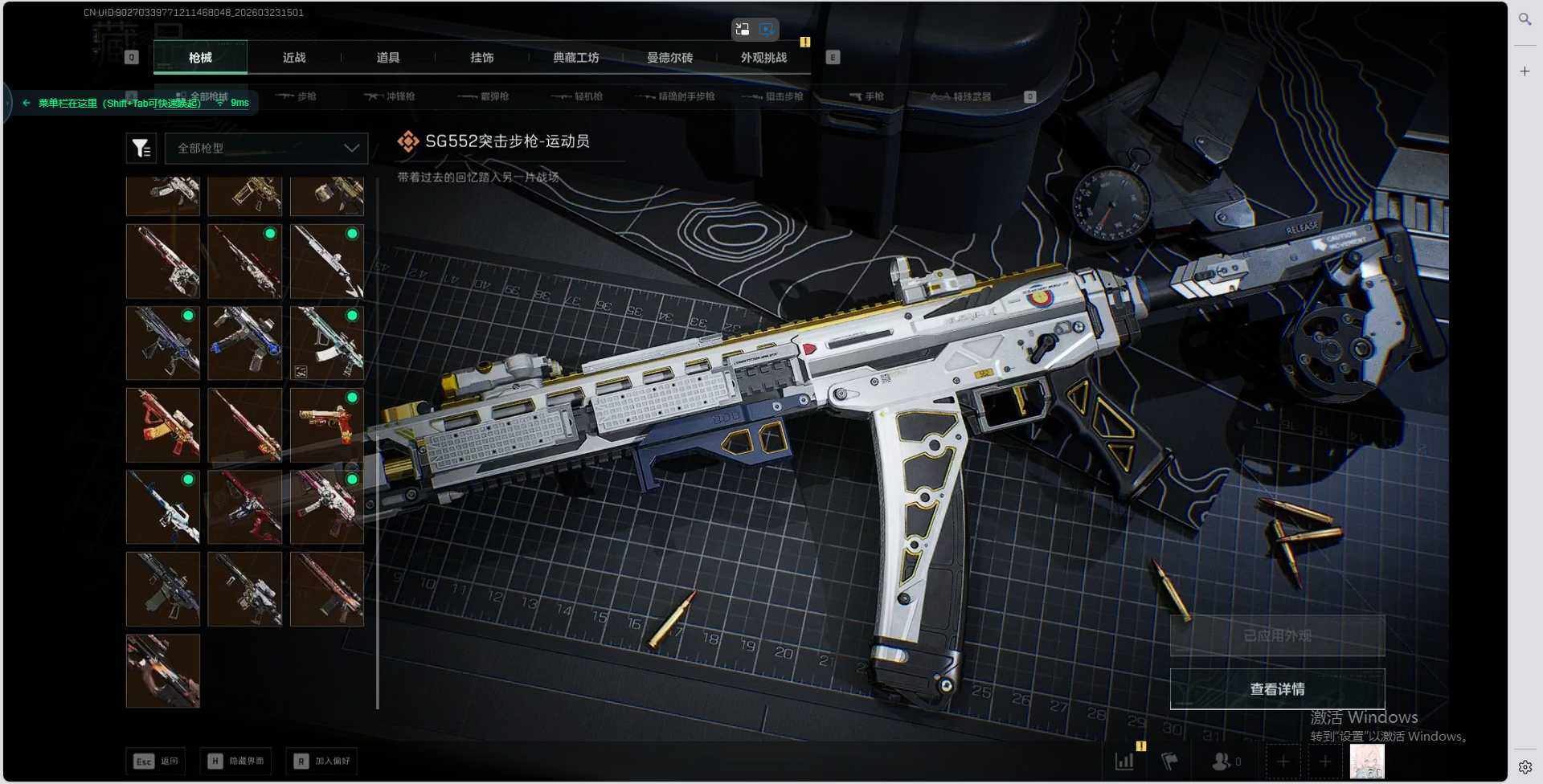Expand the 全部枪型 dropdown
Image resolution: width=1543 pixels, height=784 pixels.
(266, 149)
